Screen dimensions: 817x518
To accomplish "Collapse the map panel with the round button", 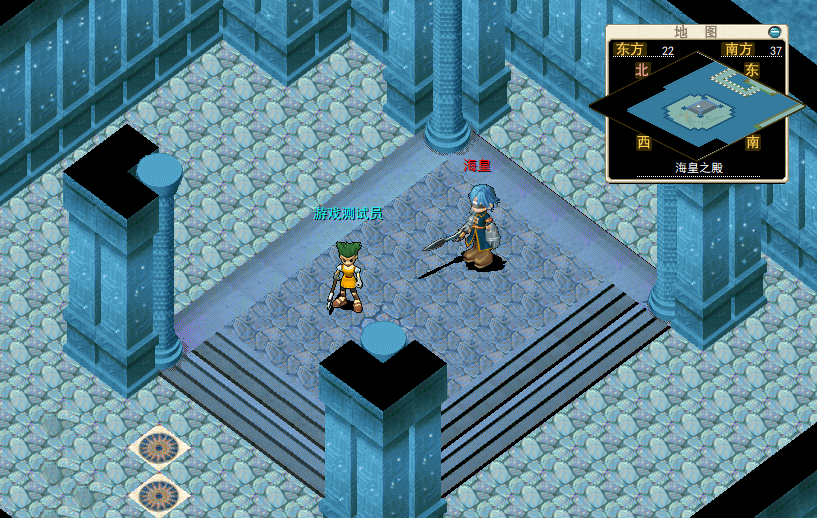I will pyautogui.click(x=774, y=32).
